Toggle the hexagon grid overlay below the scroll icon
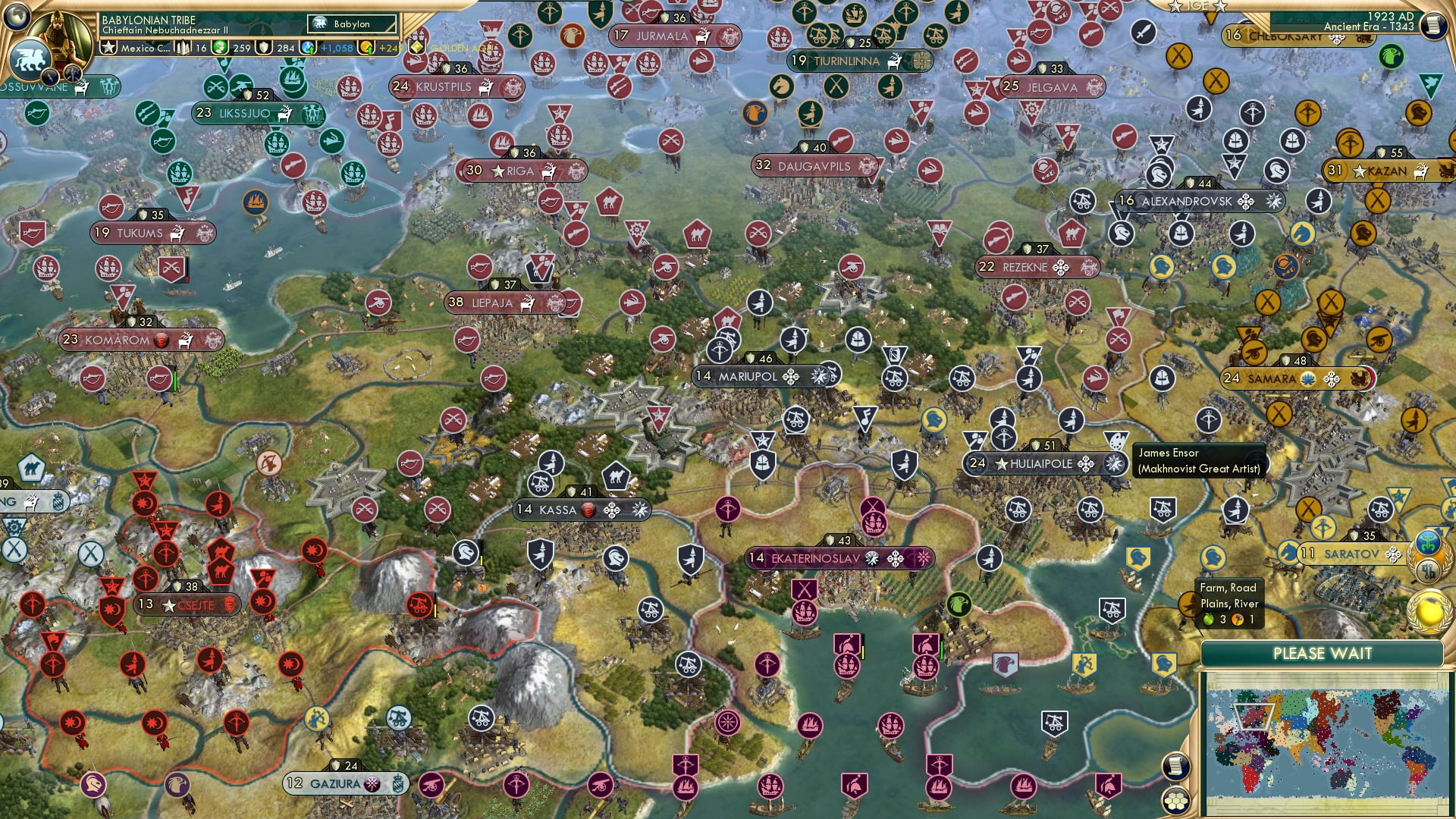Image resolution: width=1456 pixels, height=819 pixels. pos(1176,800)
